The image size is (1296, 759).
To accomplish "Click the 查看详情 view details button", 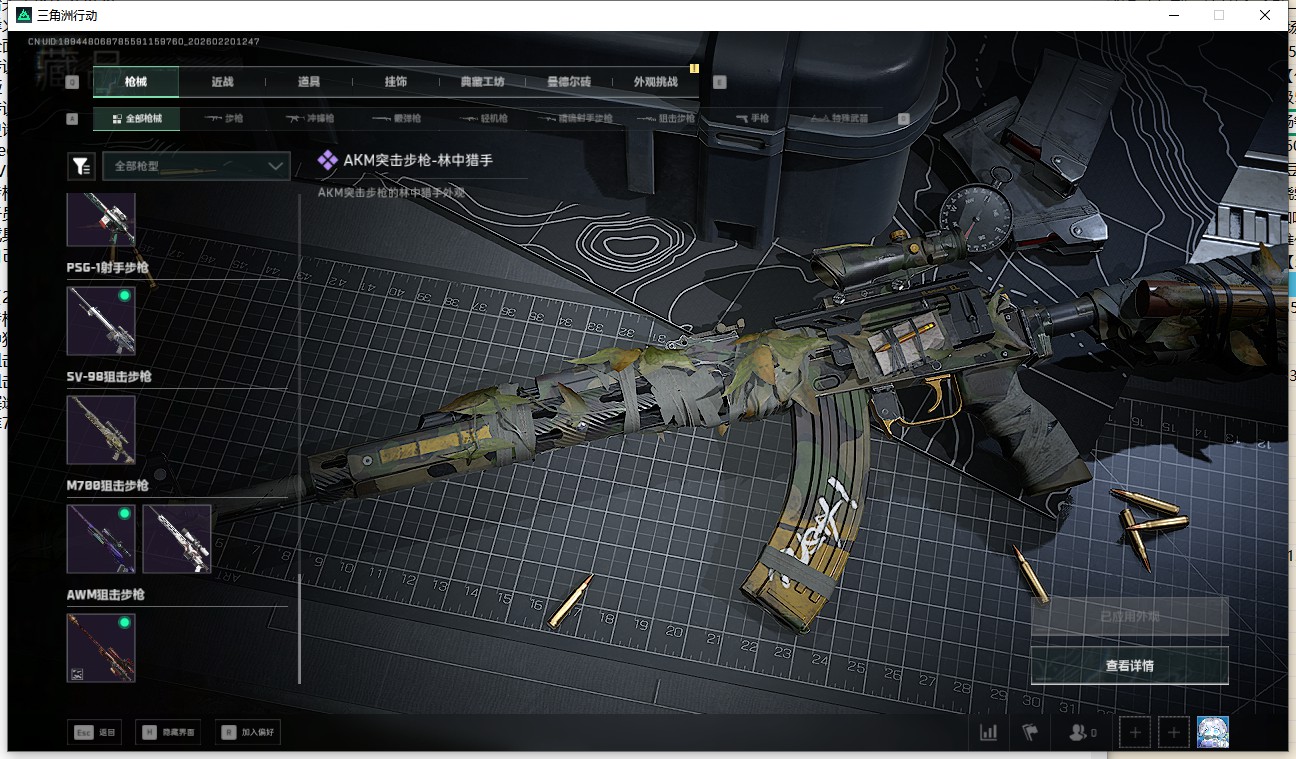I will pyautogui.click(x=1129, y=665).
